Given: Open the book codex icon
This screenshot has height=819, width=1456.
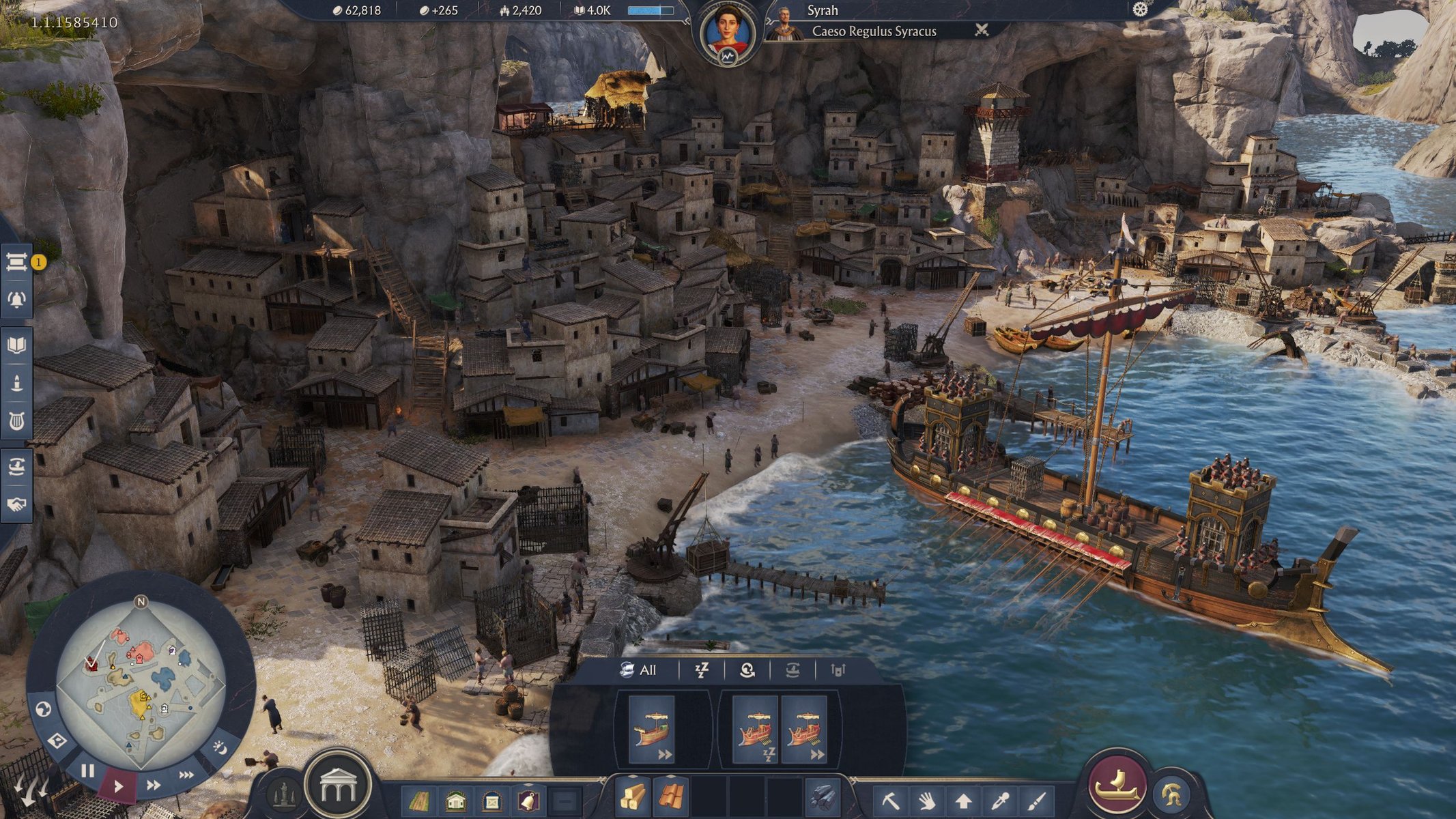Looking at the screenshot, I should pos(16,344).
